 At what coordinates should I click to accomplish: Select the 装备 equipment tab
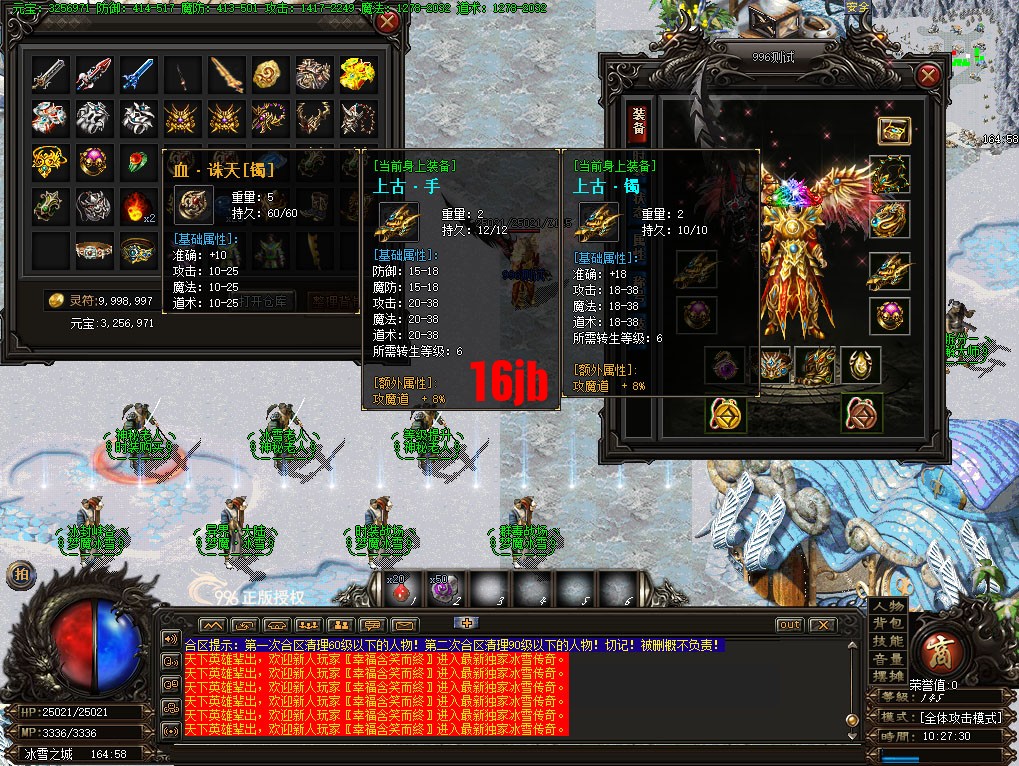point(638,123)
